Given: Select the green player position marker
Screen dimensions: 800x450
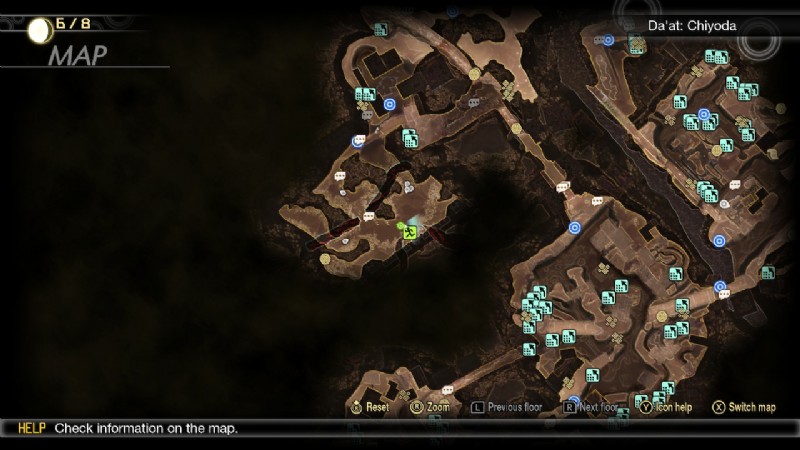Looking at the screenshot, I should (409, 232).
